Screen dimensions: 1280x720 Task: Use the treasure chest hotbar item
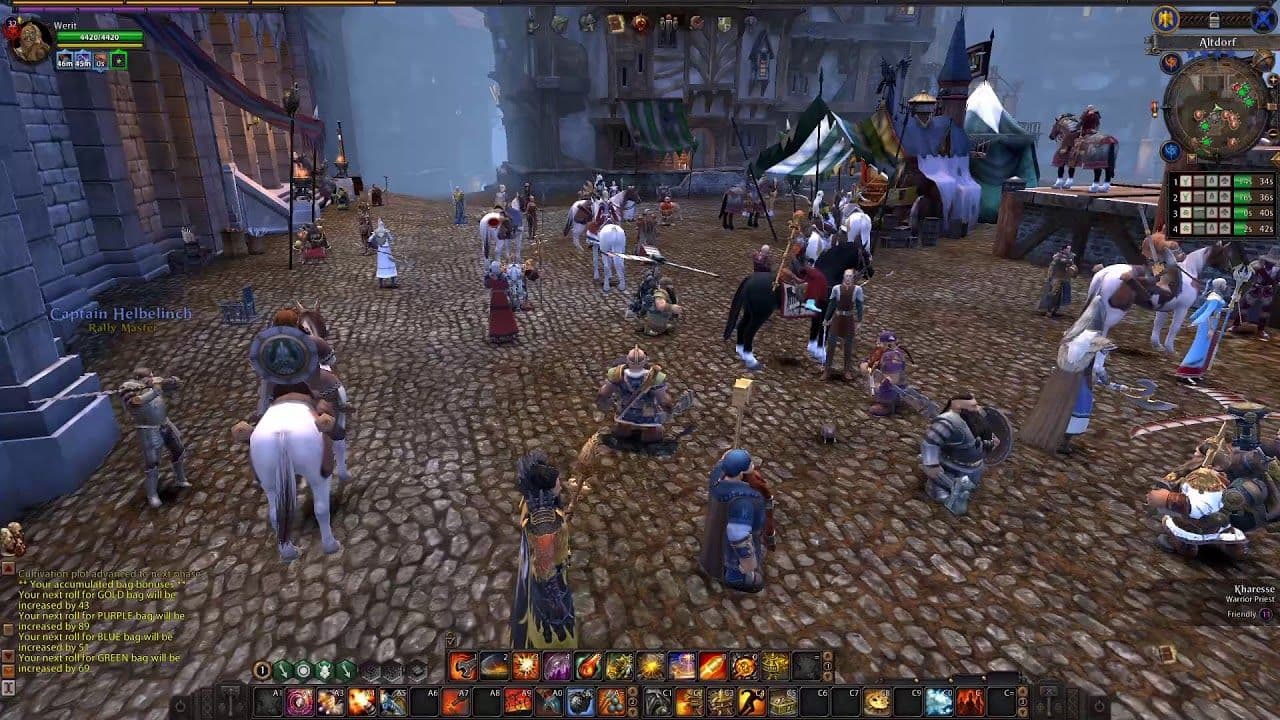coord(784,702)
